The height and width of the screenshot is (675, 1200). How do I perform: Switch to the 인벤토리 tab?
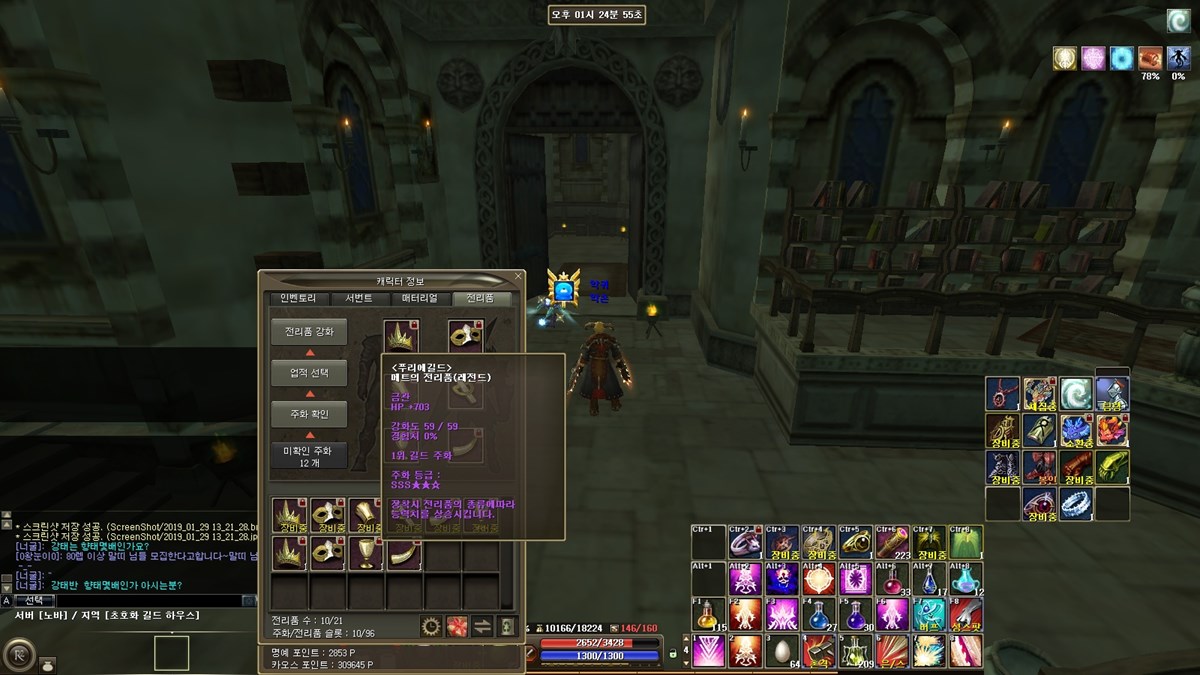pyautogui.click(x=298, y=298)
